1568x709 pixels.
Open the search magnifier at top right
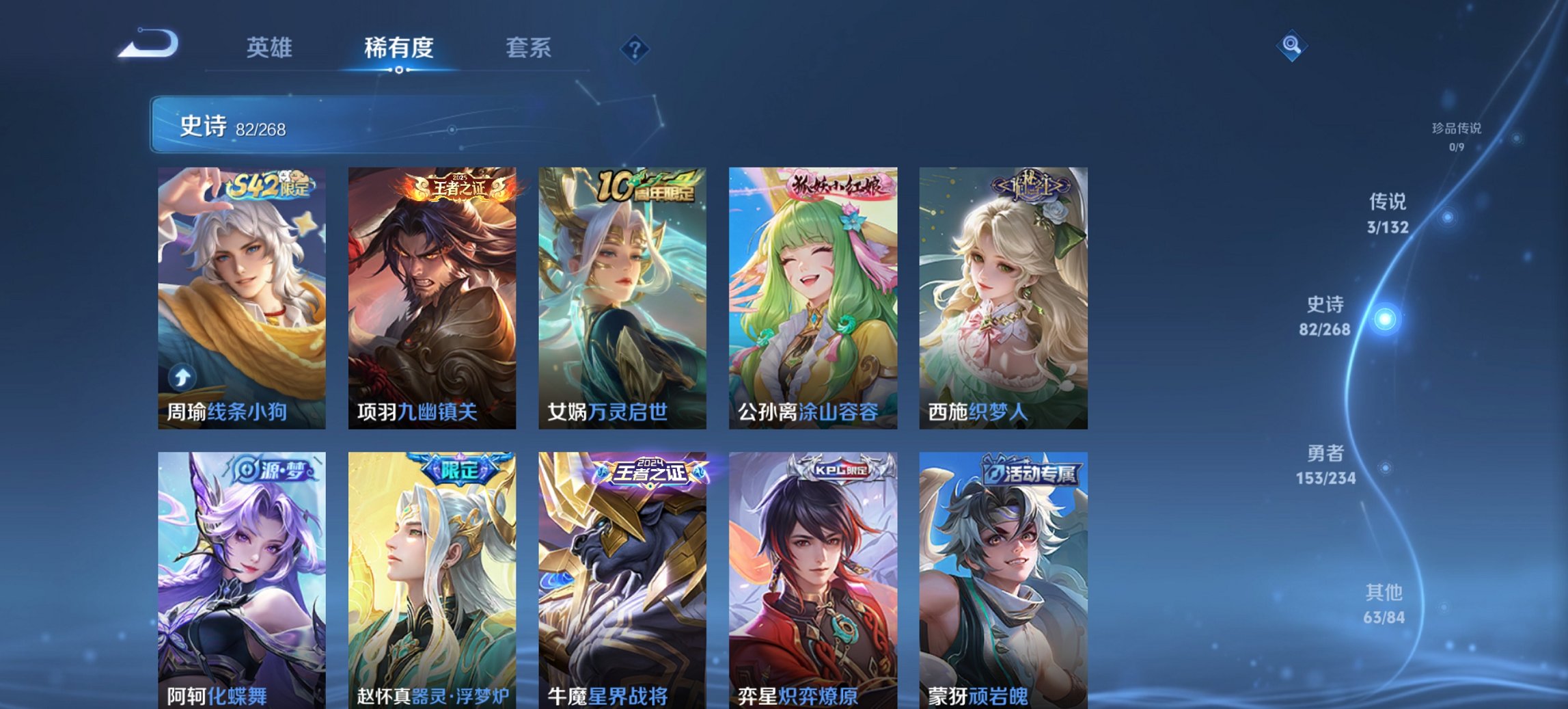click(1292, 46)
